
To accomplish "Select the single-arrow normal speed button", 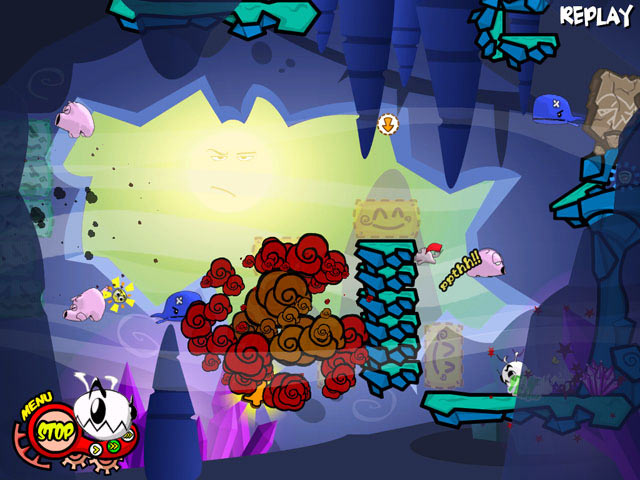I will click(96, 449).
